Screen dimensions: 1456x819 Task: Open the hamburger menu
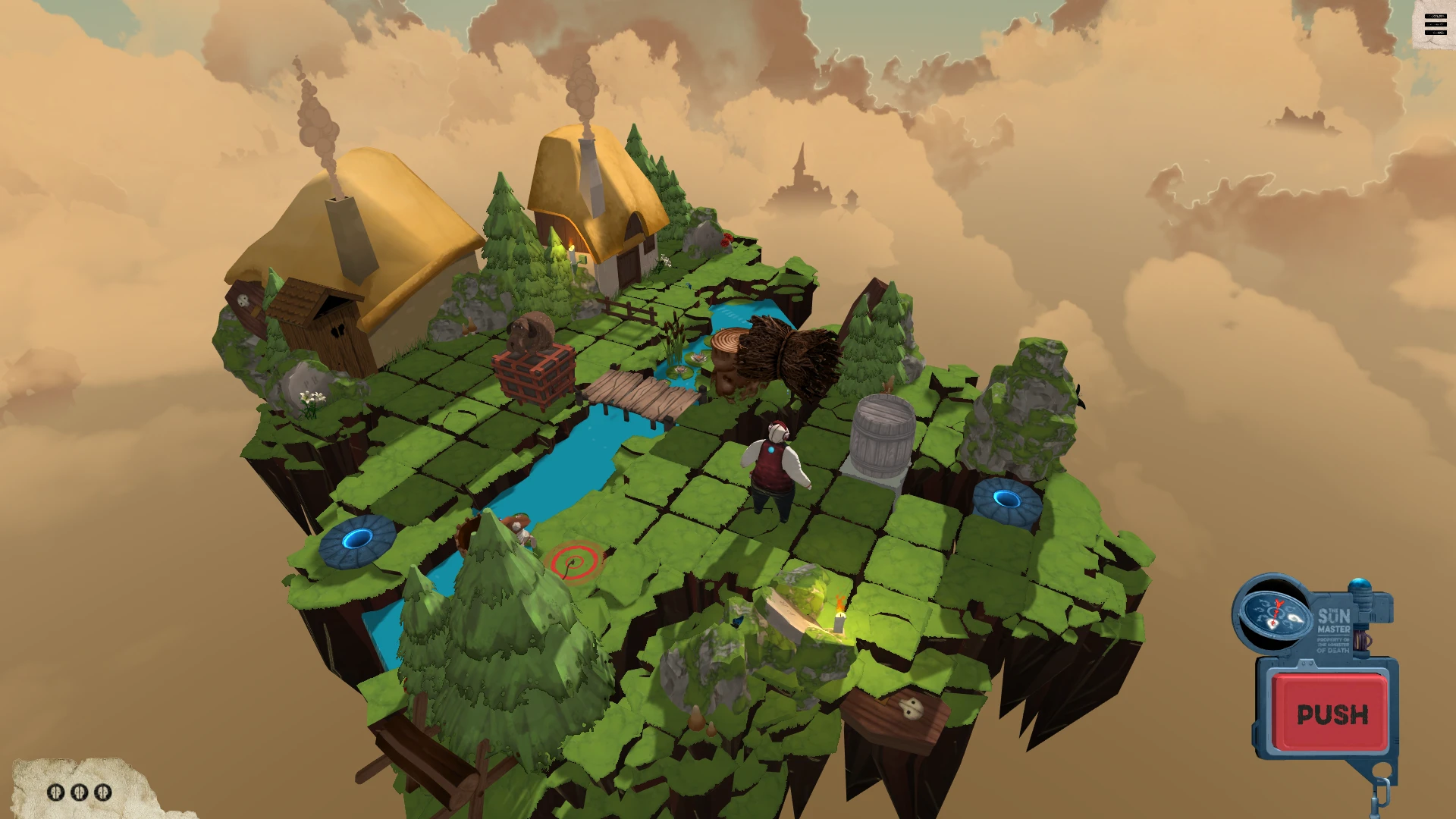1435,25
